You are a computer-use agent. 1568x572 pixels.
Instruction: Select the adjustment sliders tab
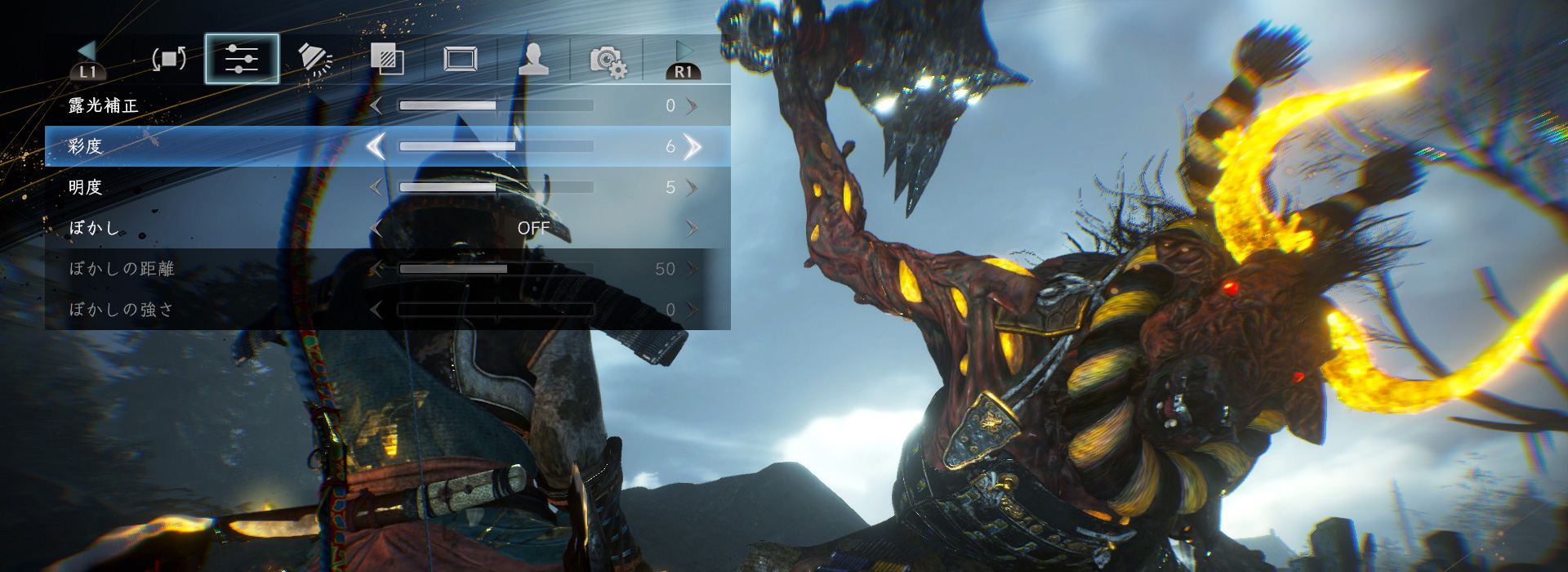[x=242, y=59]
